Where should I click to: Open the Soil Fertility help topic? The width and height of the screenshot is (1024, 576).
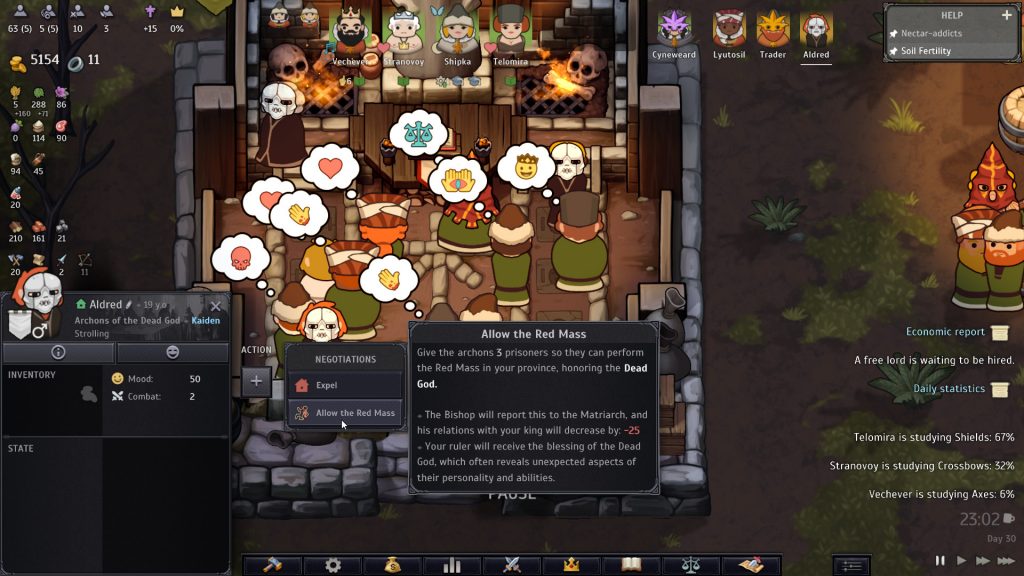[x=926, y=51]
